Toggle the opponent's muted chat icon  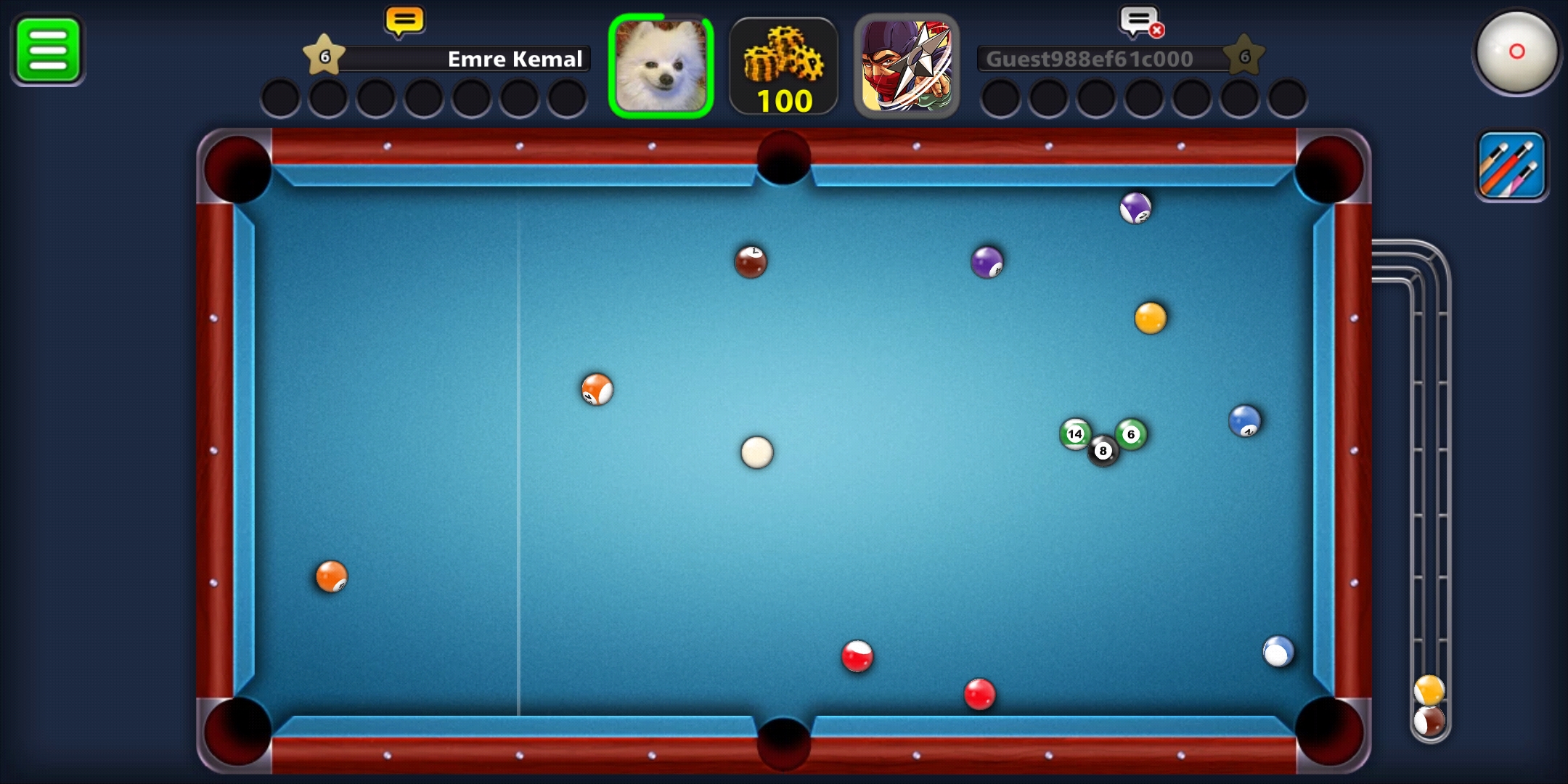pyautogui.click(x=1140, y=23)
